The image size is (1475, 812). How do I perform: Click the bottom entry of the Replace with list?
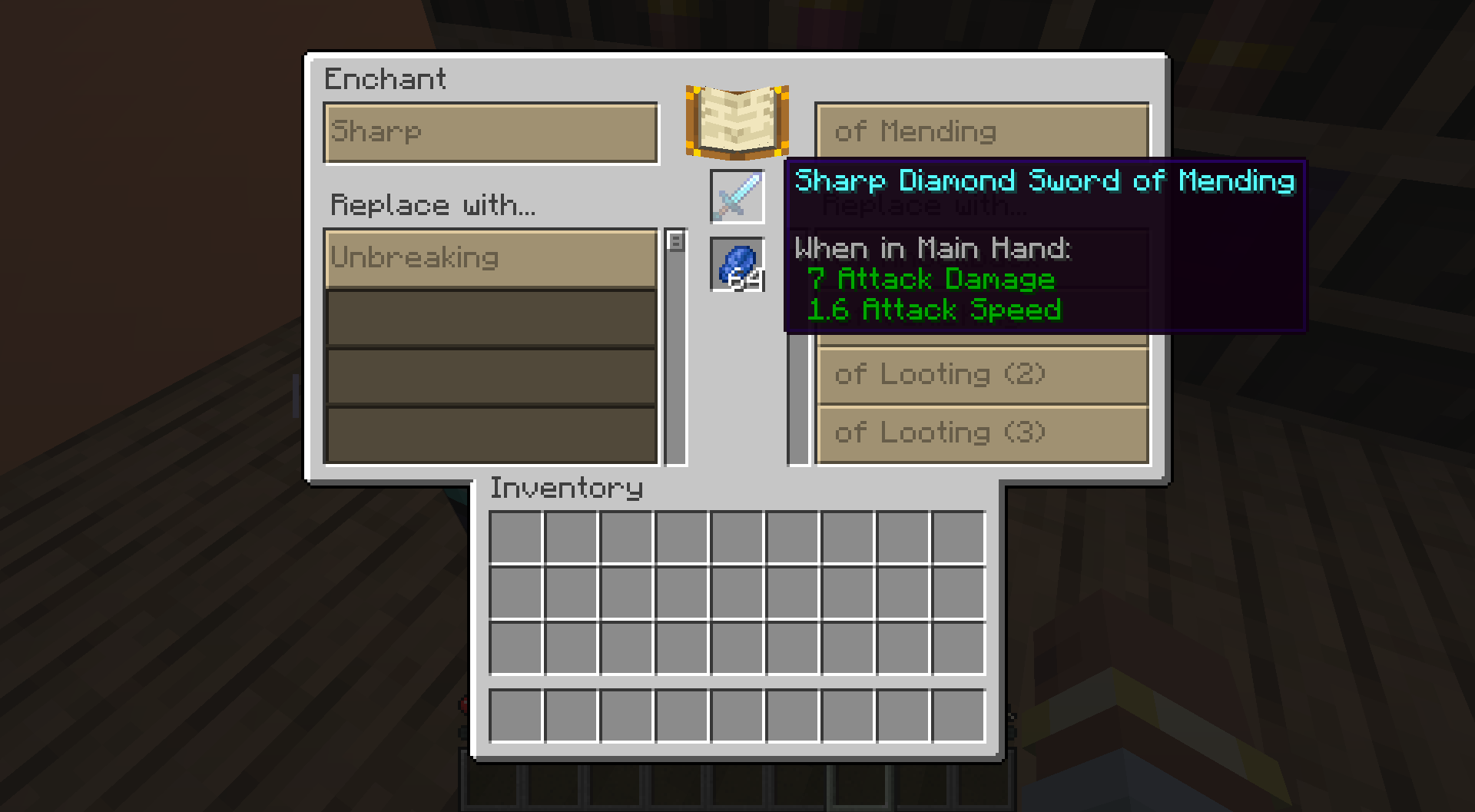click(x=491, y=434)
